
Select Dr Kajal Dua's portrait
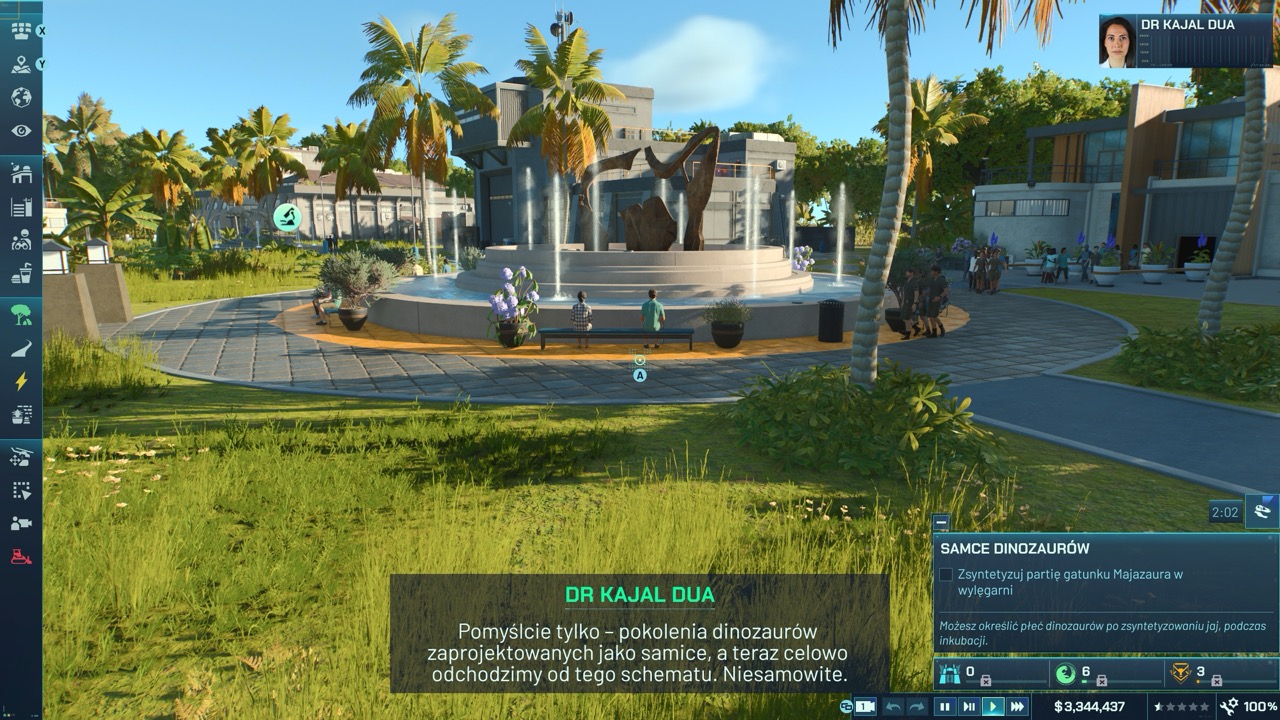pos(1117,42)
